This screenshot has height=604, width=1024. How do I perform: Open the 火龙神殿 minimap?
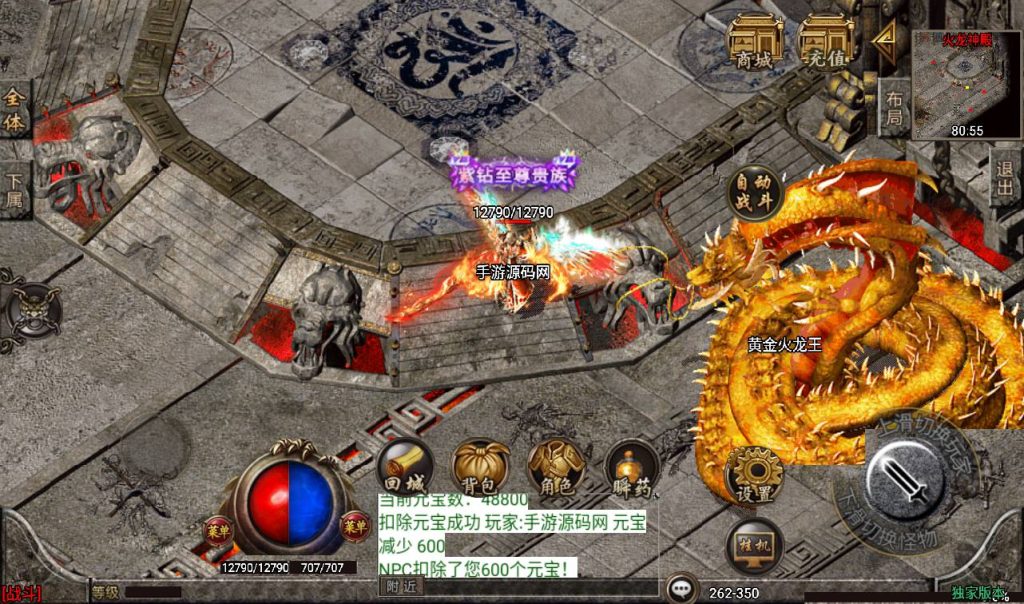click(966, 82)
